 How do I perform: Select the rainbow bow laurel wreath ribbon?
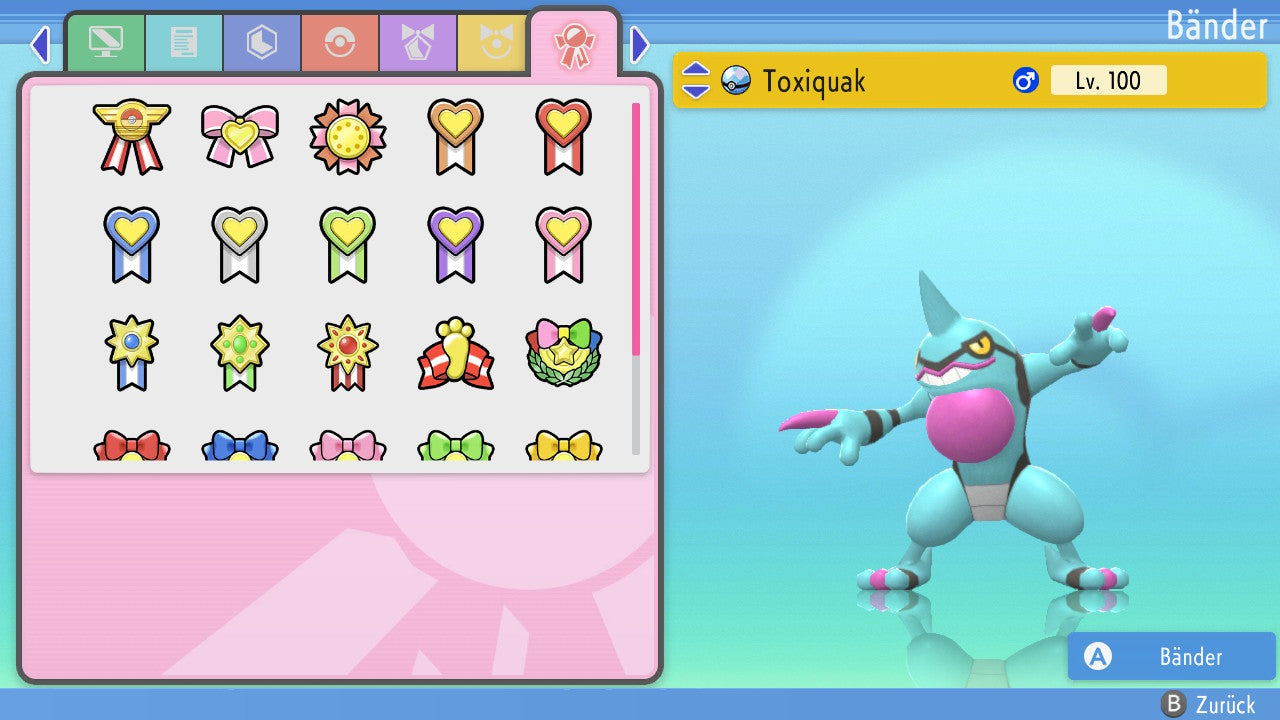(564, 353)
